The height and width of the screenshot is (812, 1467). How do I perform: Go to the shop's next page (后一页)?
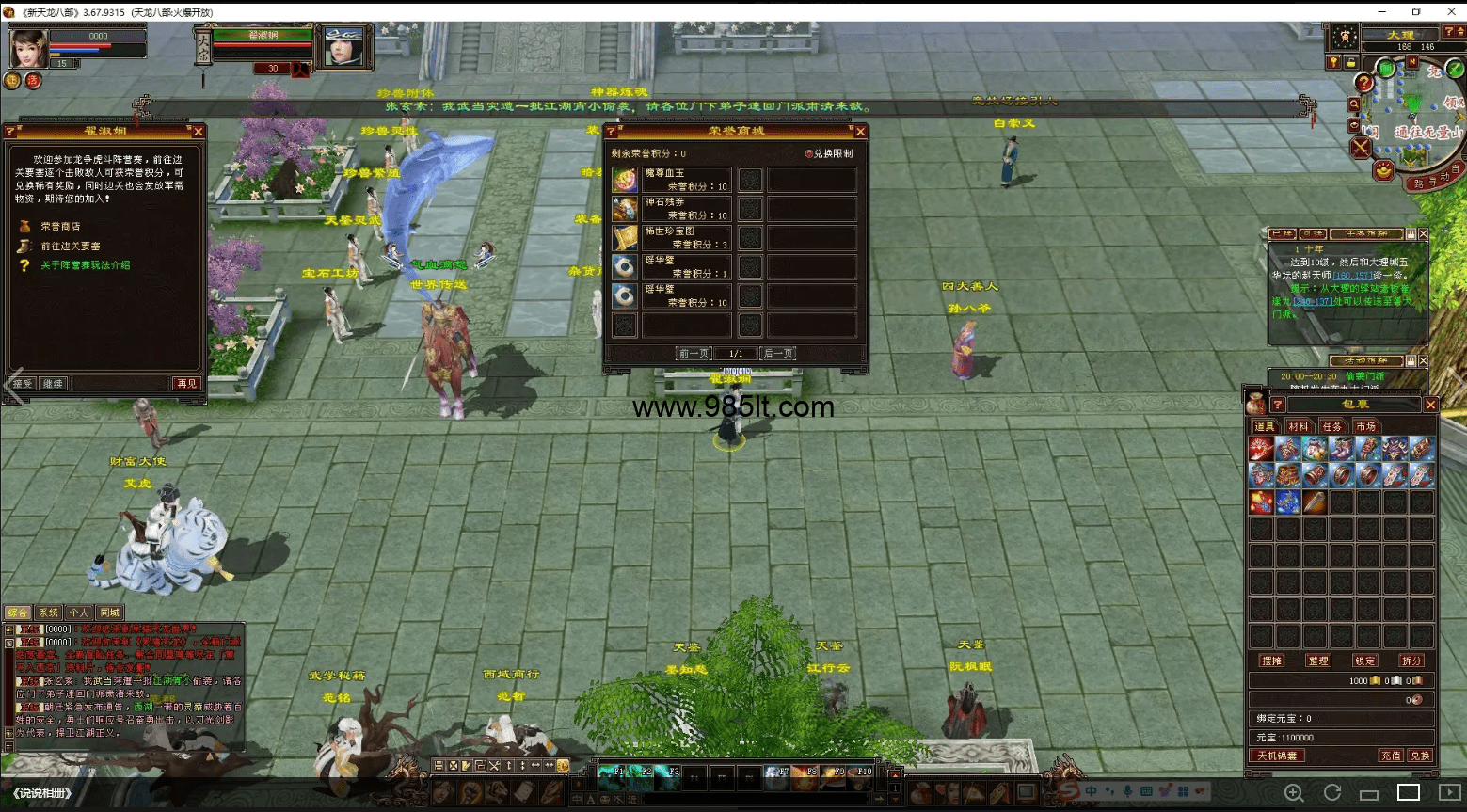coord(778,354)
